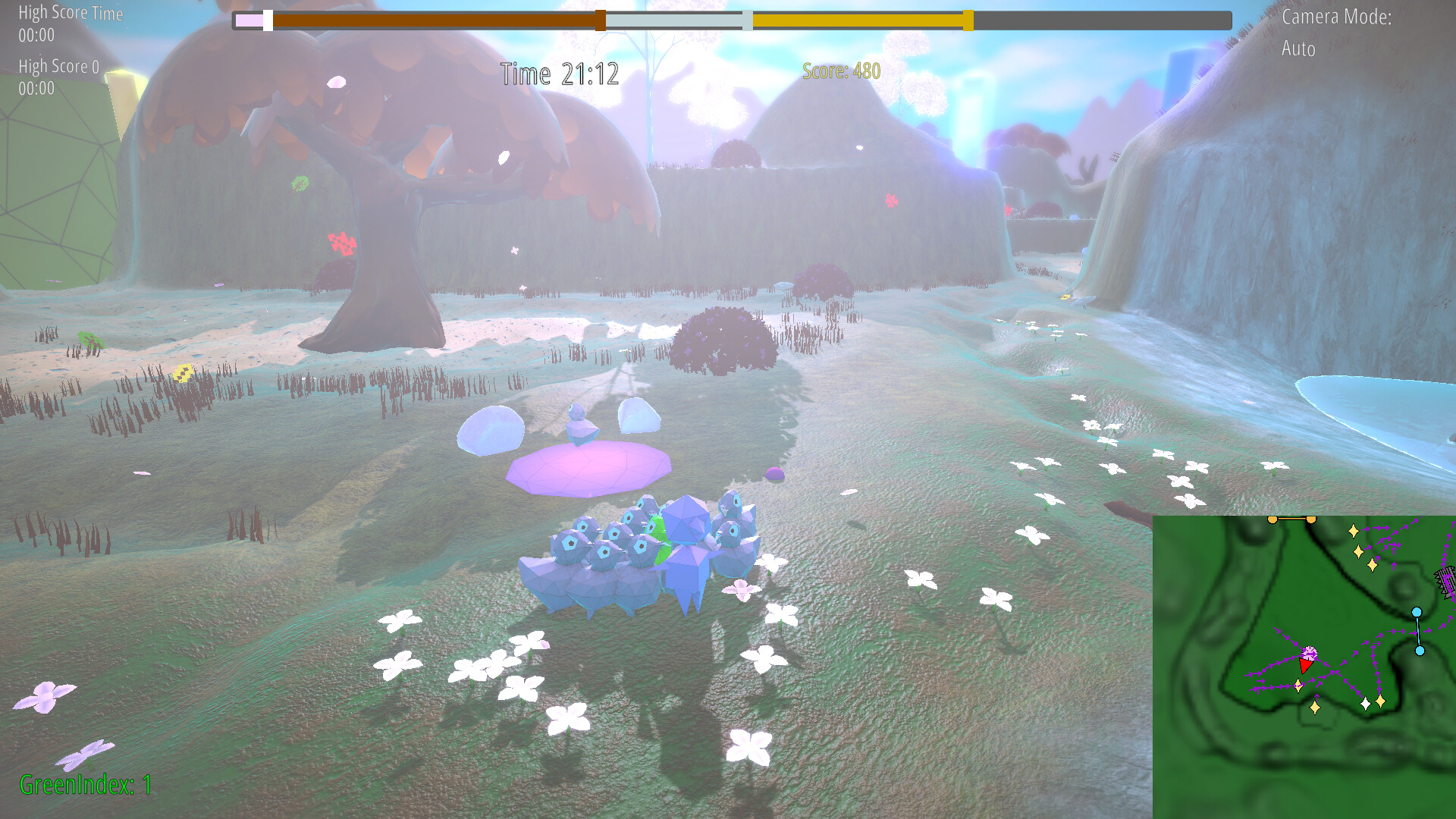Click the red player arrow on the minimap
The height and width of the screenshot is (819, 1456).
1306,664
